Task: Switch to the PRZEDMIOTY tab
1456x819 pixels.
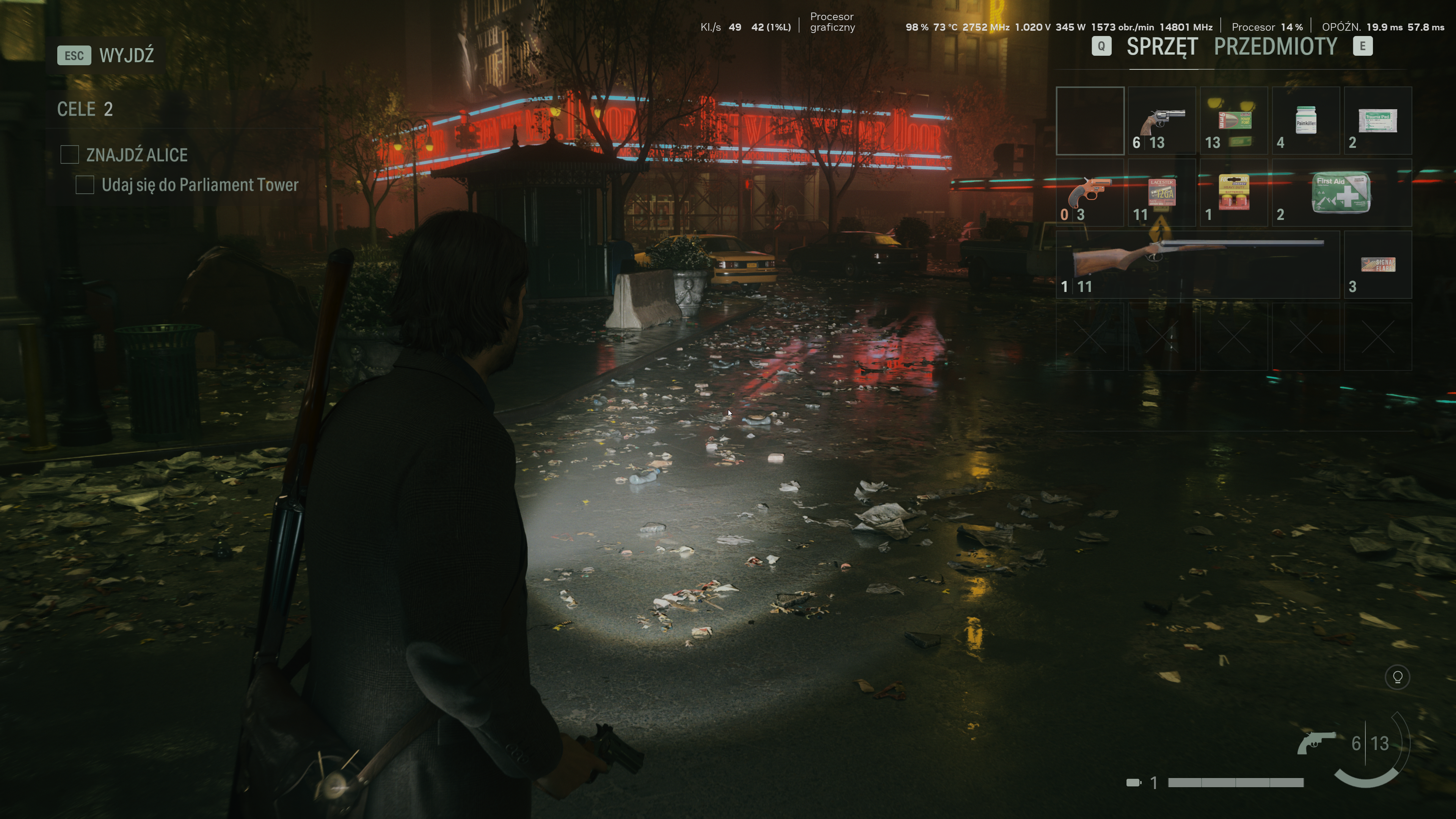Action: pos(1275,47)
